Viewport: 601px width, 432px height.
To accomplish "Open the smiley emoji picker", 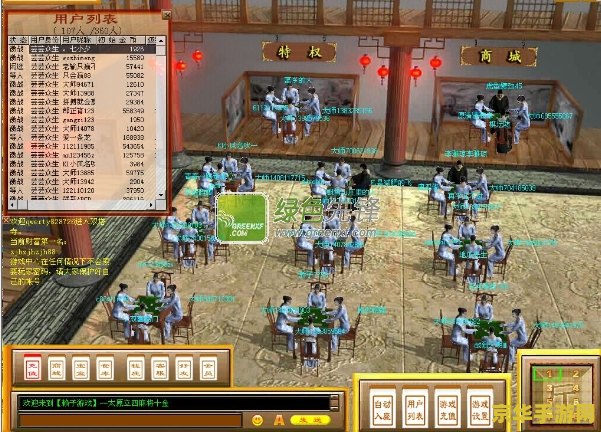I will [x=257, y=419].
